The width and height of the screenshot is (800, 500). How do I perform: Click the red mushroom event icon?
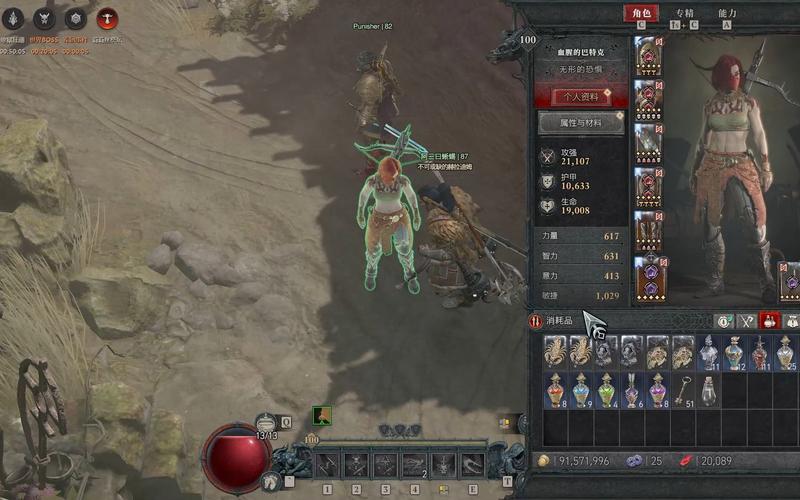106,18
